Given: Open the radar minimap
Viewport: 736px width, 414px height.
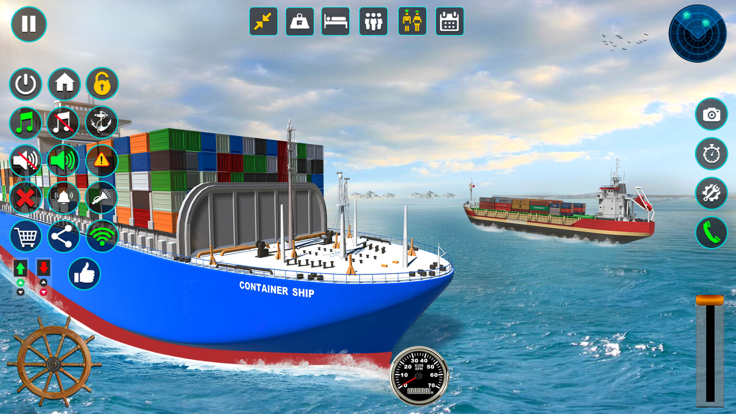Looking at the screenshot, I should click(697, 33).
